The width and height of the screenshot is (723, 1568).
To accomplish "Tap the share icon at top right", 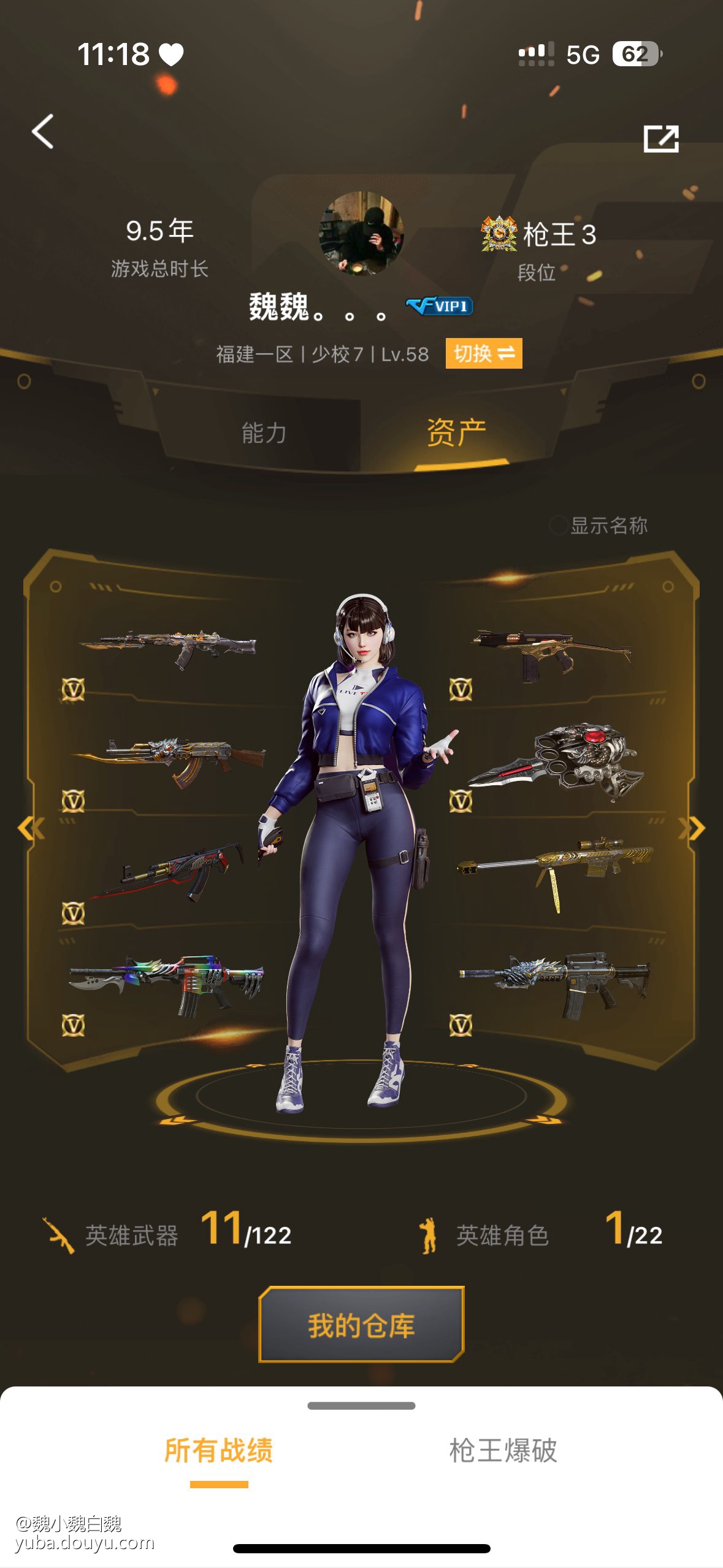I will click(x=660, y=139).
